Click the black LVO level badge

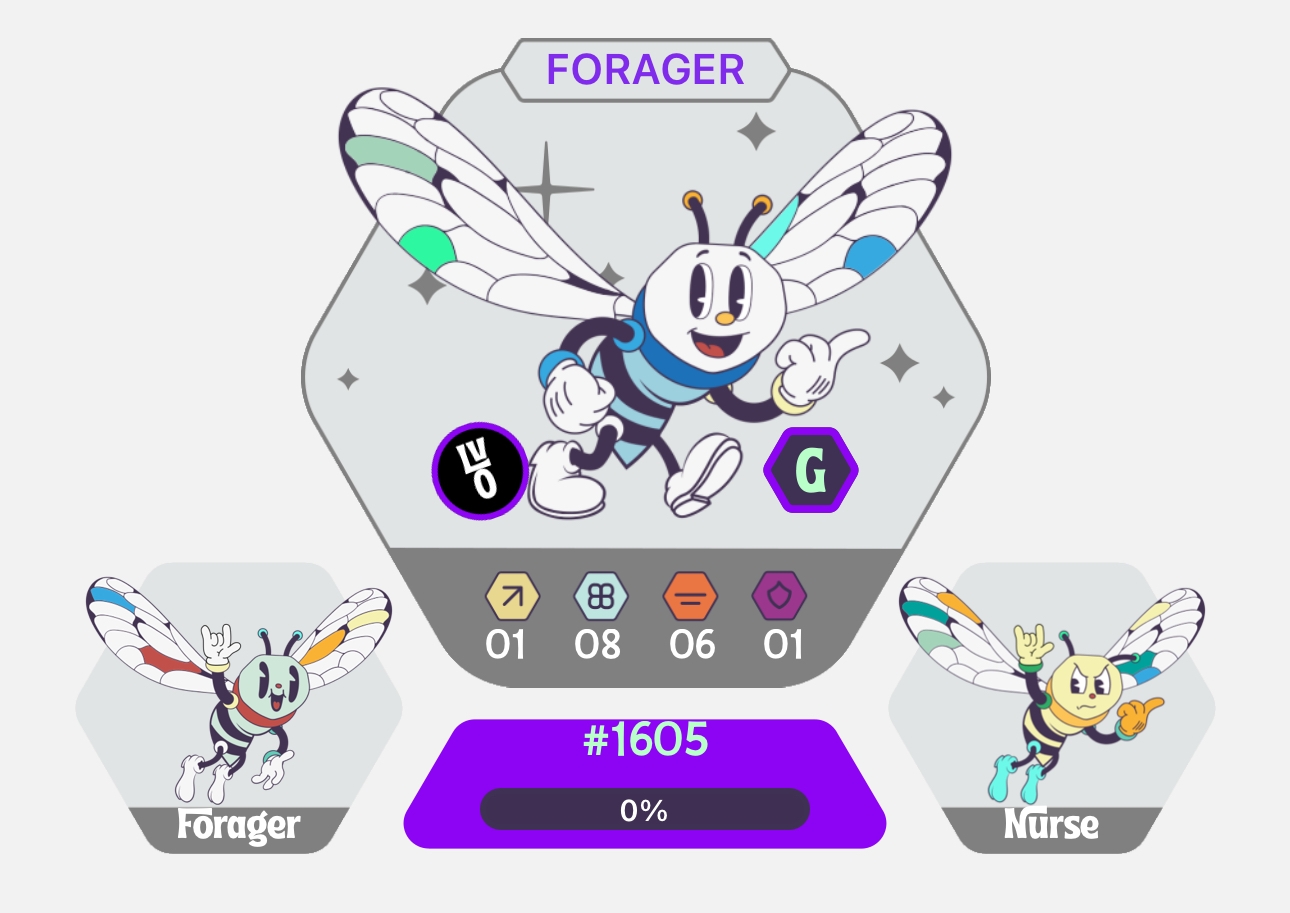(480, 470)
